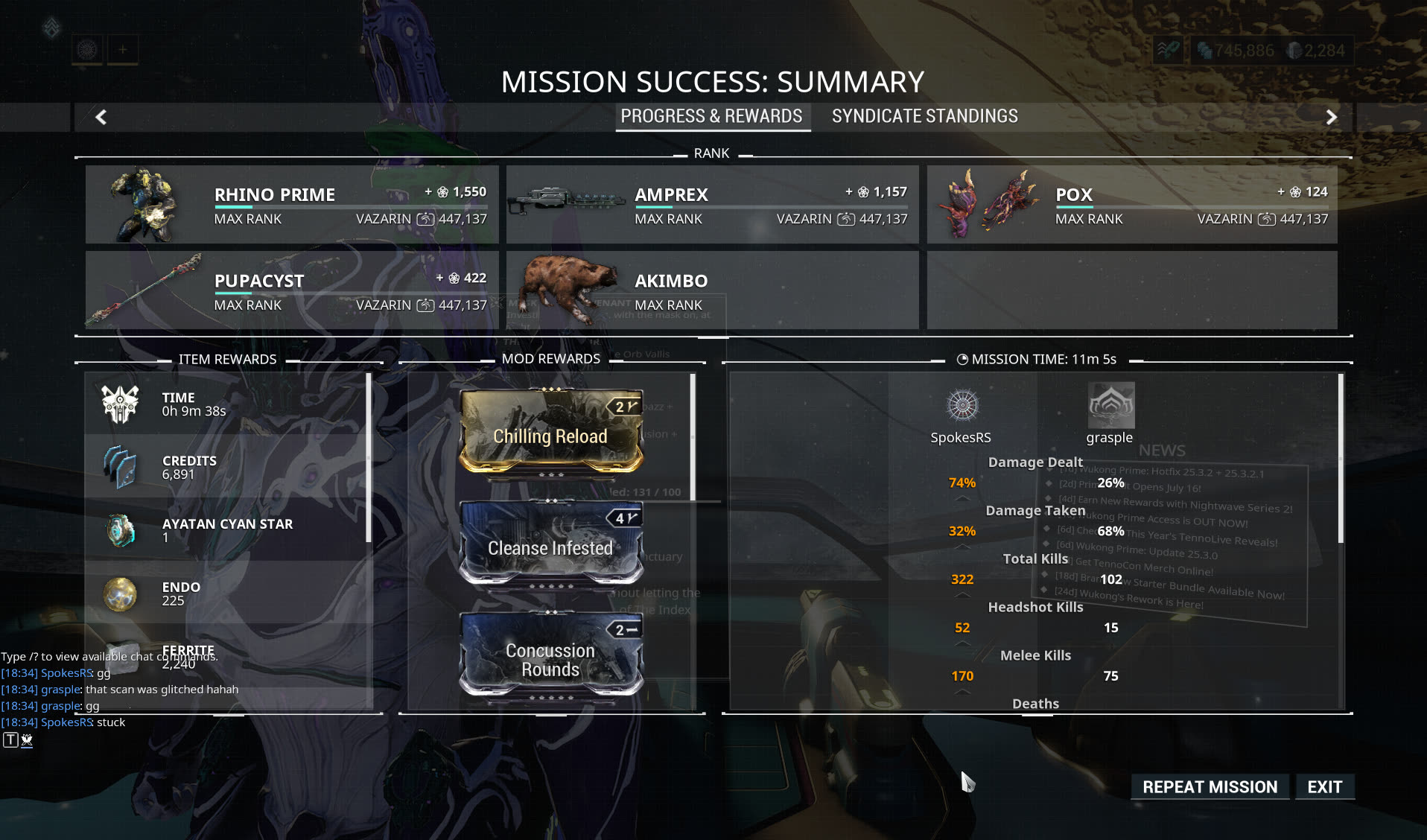This screenshot has width=1427, height=840.
Task: Click grasple's player avatar
Action: tap(1110, 406)
